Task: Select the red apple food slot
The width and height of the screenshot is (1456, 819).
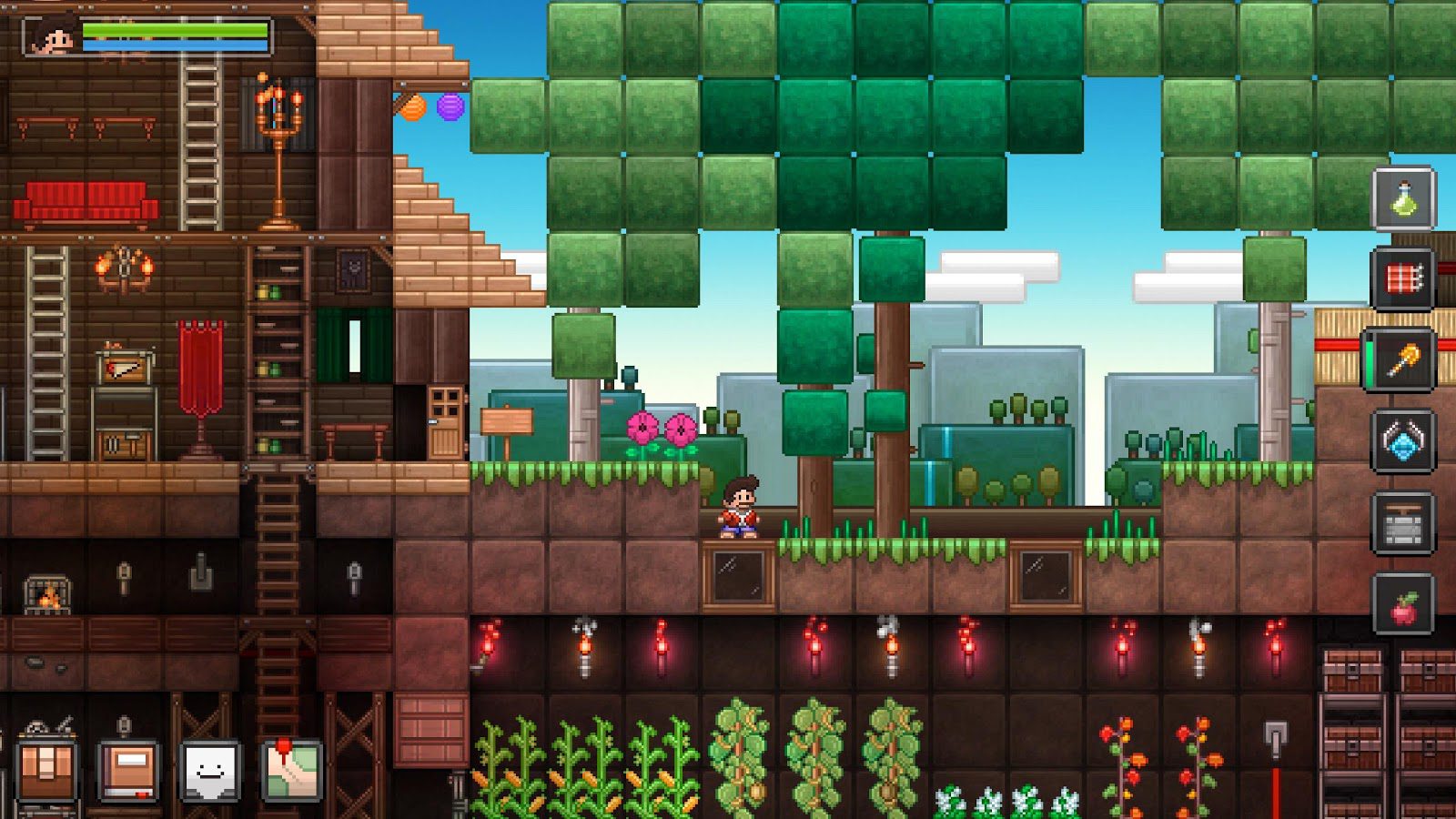Action: pos(1403,605)
